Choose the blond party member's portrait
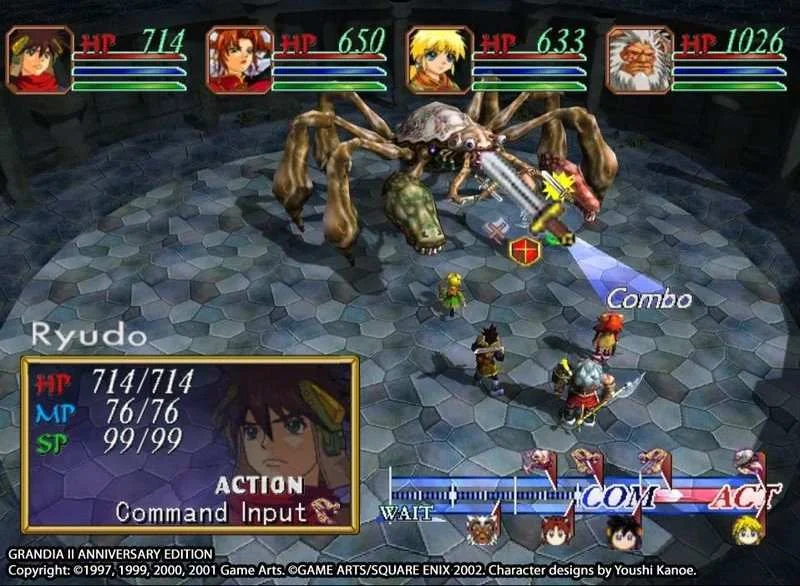The width and height of the screenshot is (800, 586). (440, 60)
